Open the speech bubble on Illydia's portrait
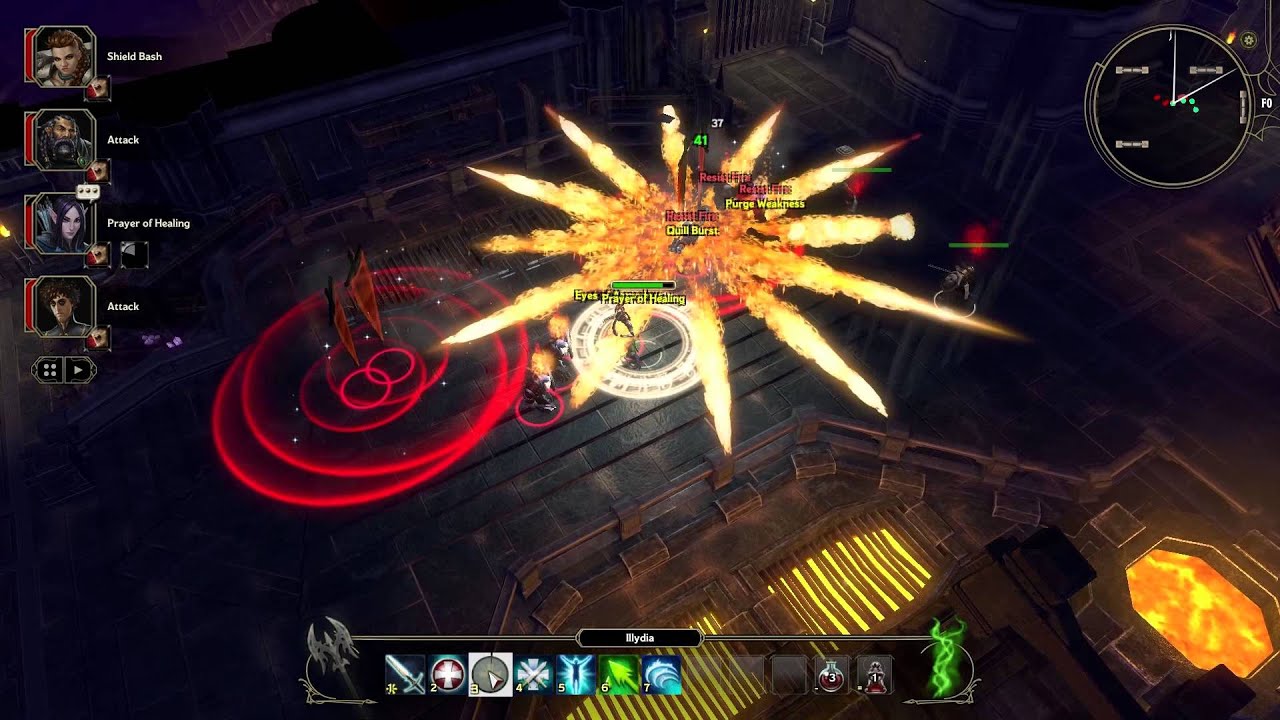The image size is (1280, 720). coord(90,192)
